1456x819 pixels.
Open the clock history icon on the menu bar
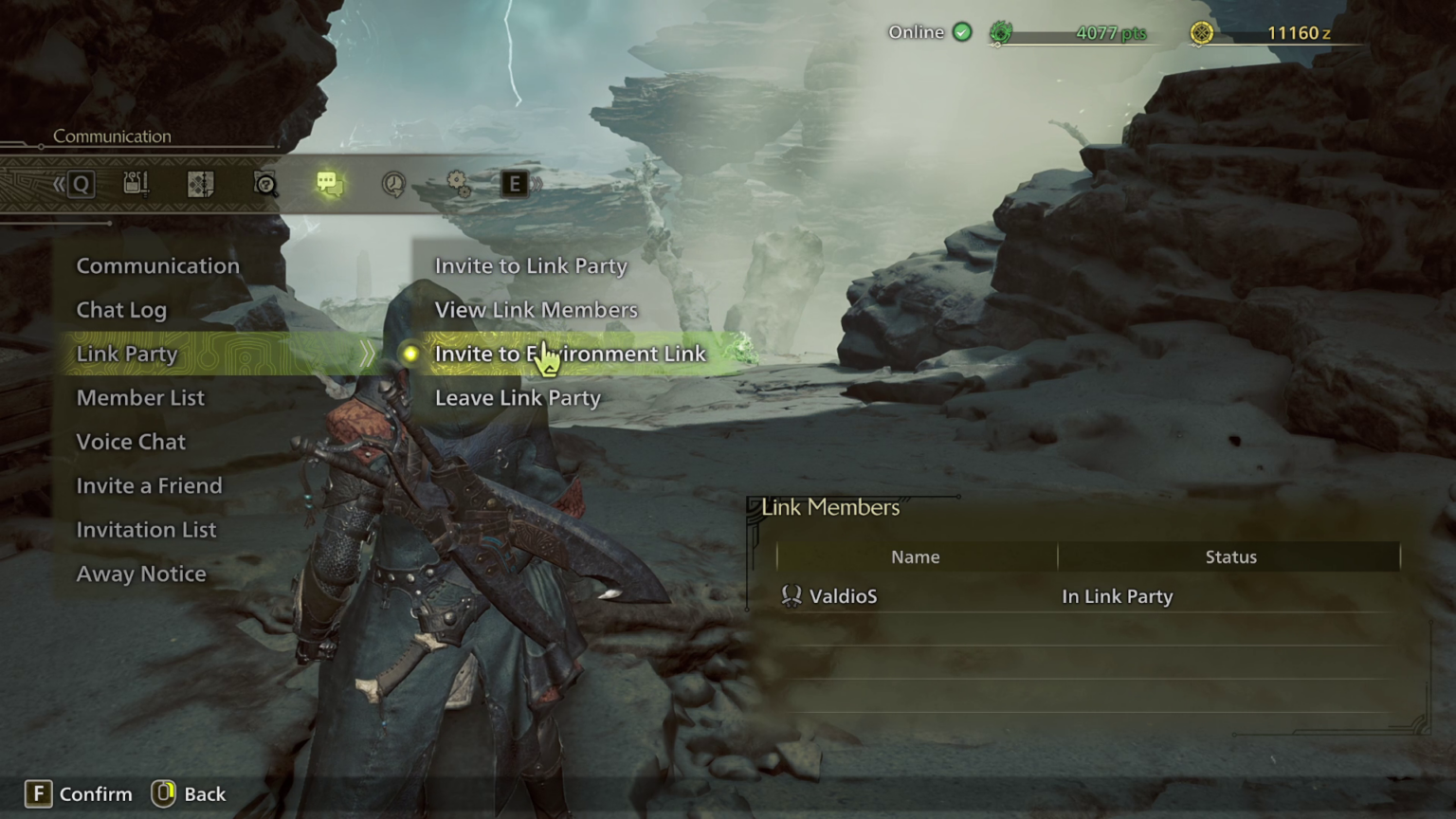tap(392, 185)
